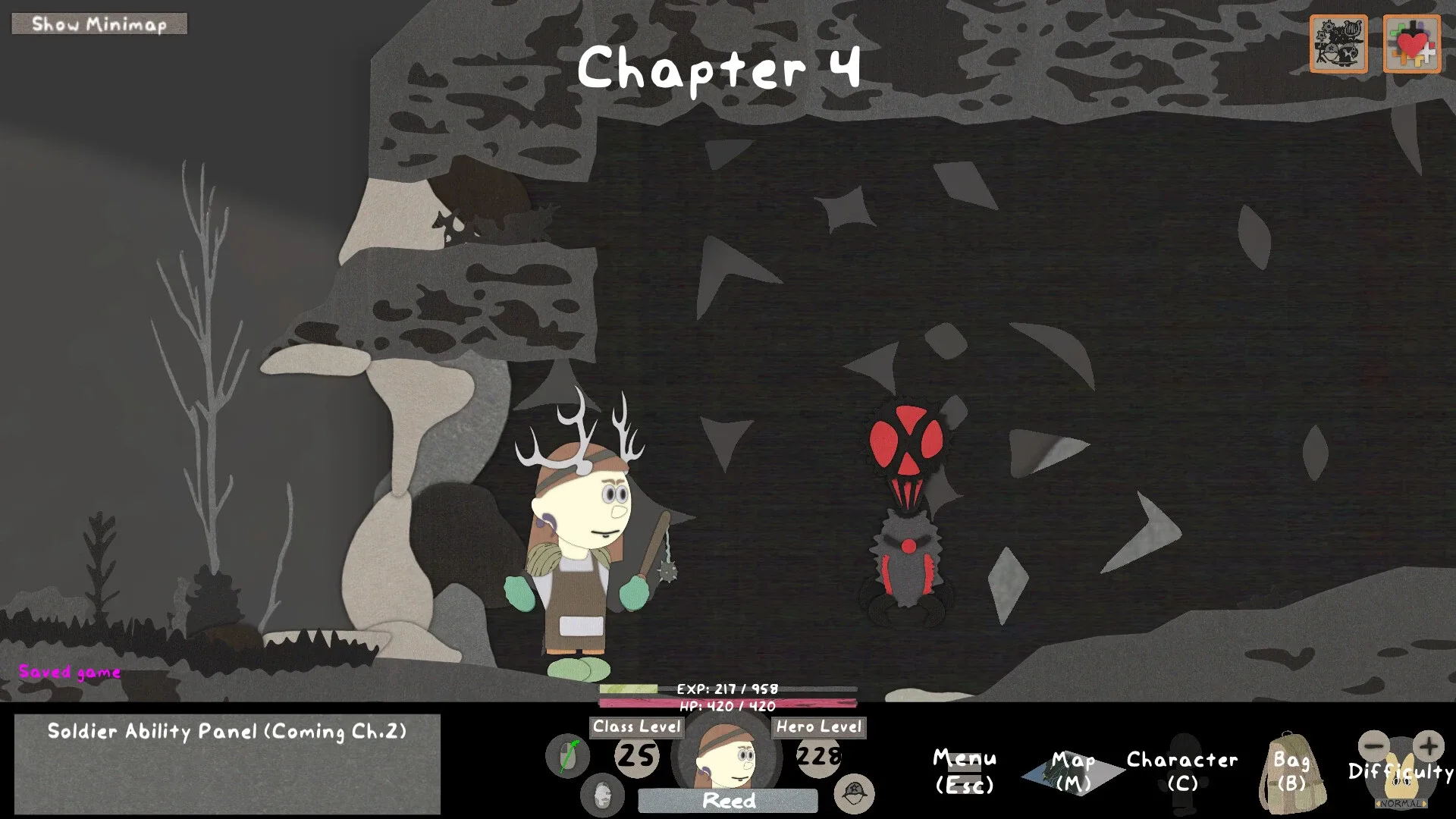Click the face icon below the class level circle

tap(601, 796)
